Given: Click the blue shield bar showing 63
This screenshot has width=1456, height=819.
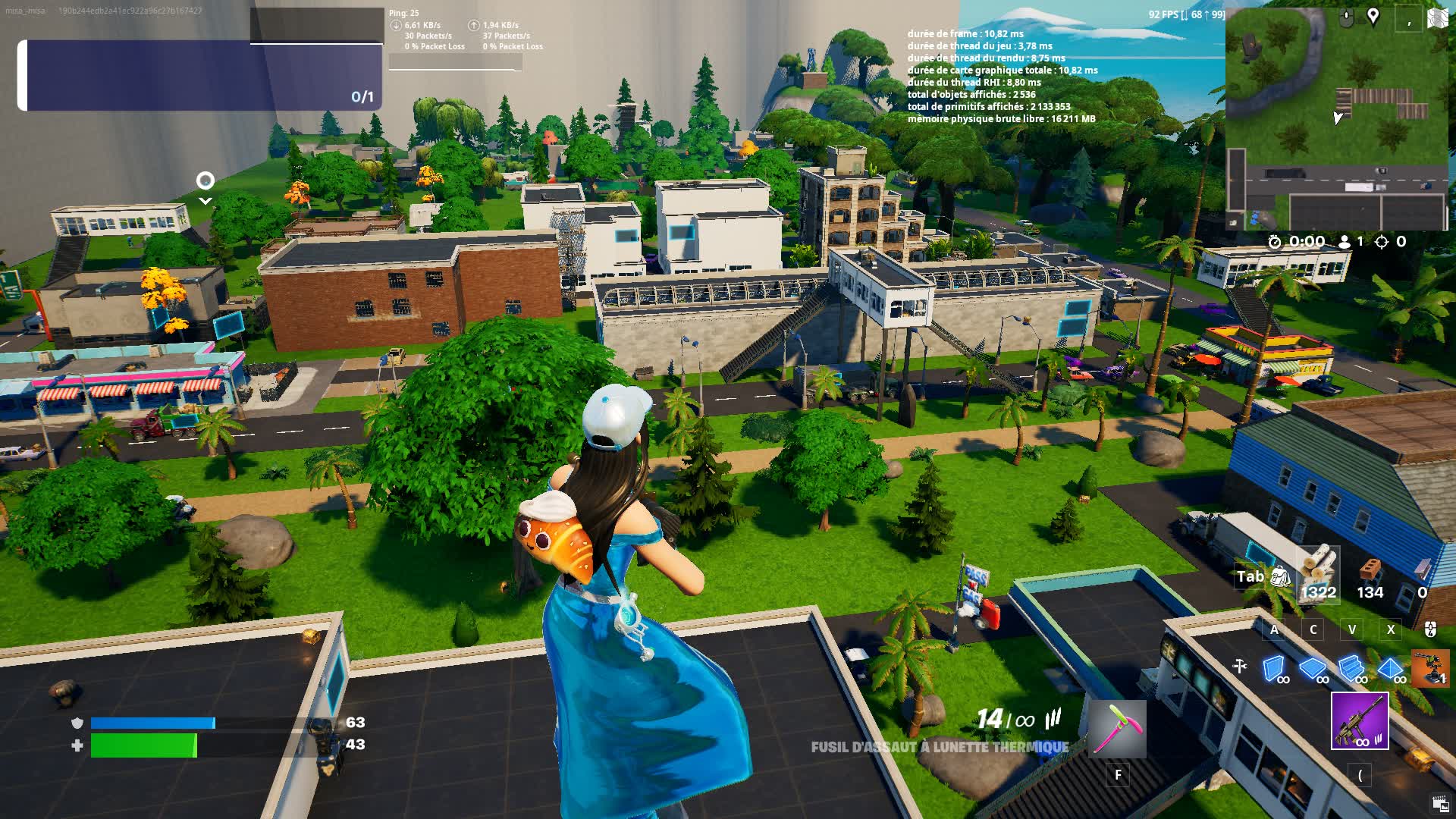Looking at the screenshot, I should tap(152, 723).
